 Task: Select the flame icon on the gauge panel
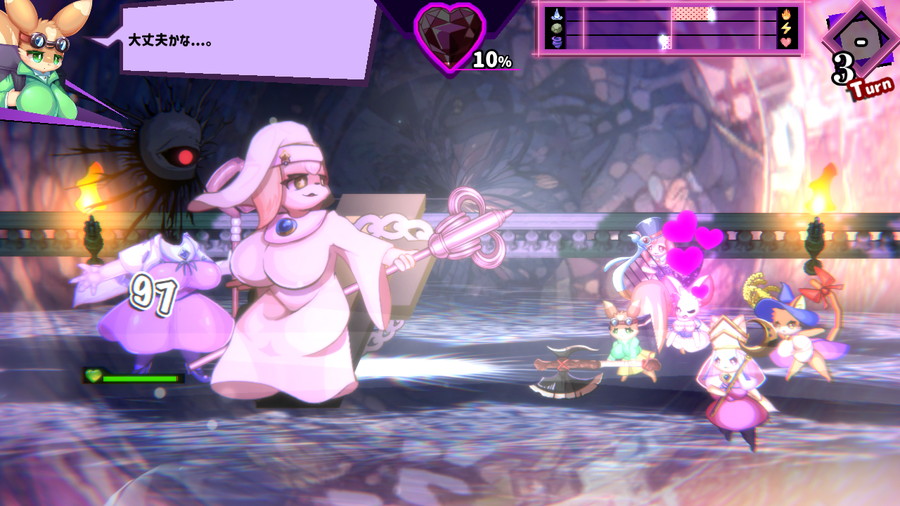click(786, 14)
